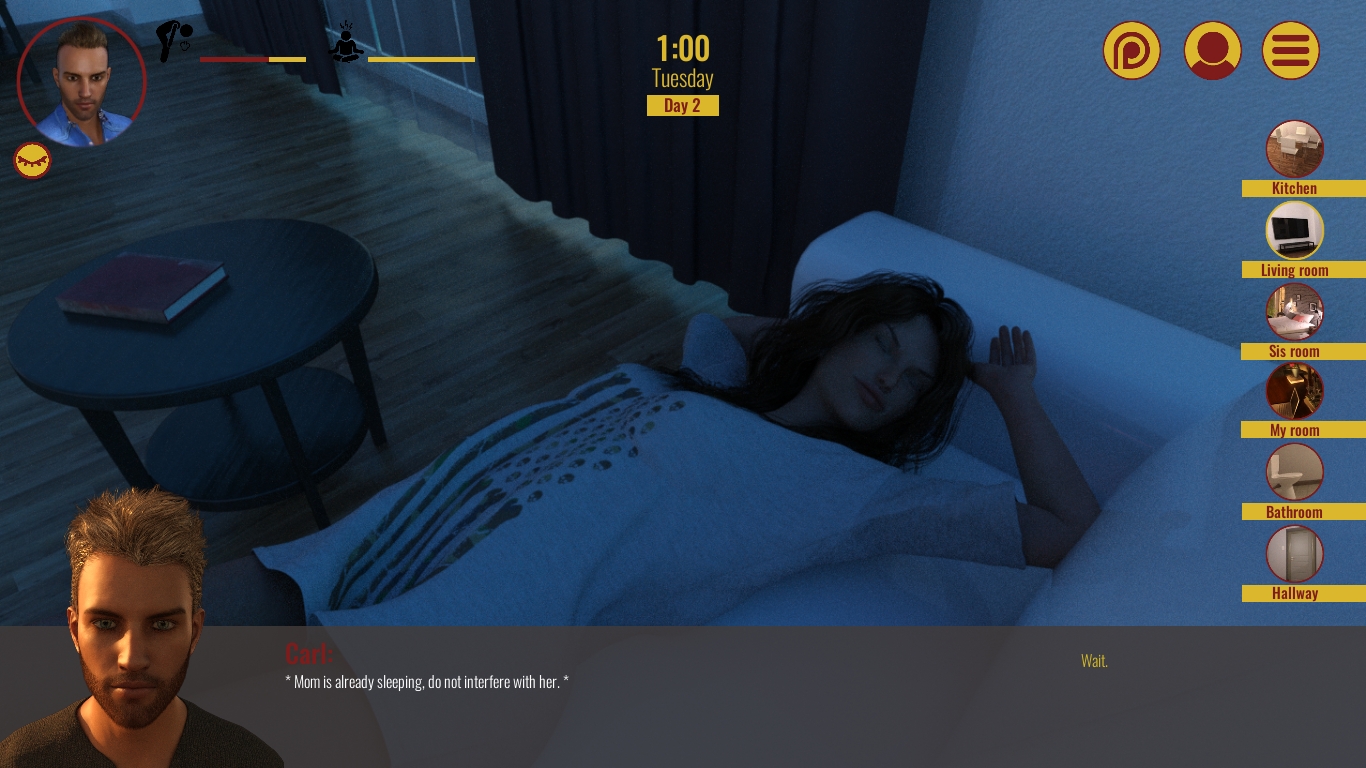Image resolution: width=1366 pixels, height=768 pixels.
Task: Click the Carl dialogue name label
Action: 309,654
